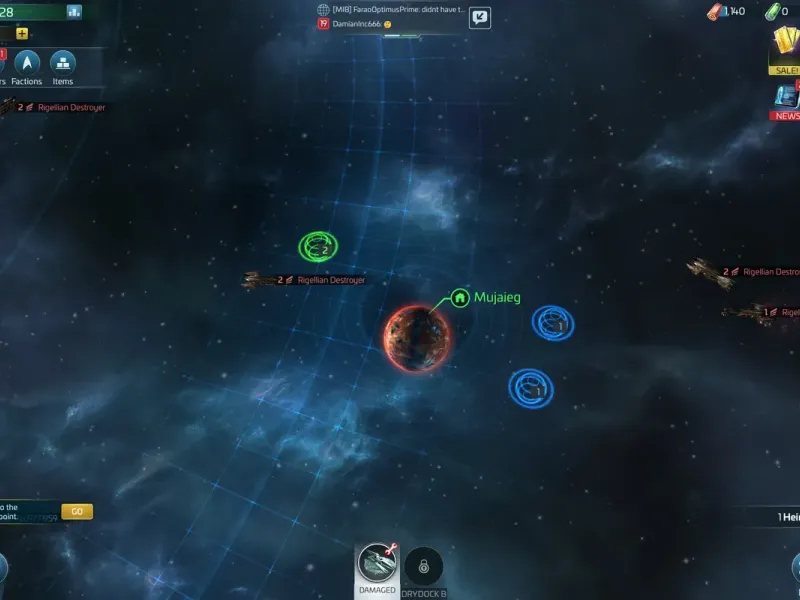The height and width of the screenshot is (600, 800).
Task: Select the green level 2 ship marker
Action: pyautogui.click(x=318, y=246)
